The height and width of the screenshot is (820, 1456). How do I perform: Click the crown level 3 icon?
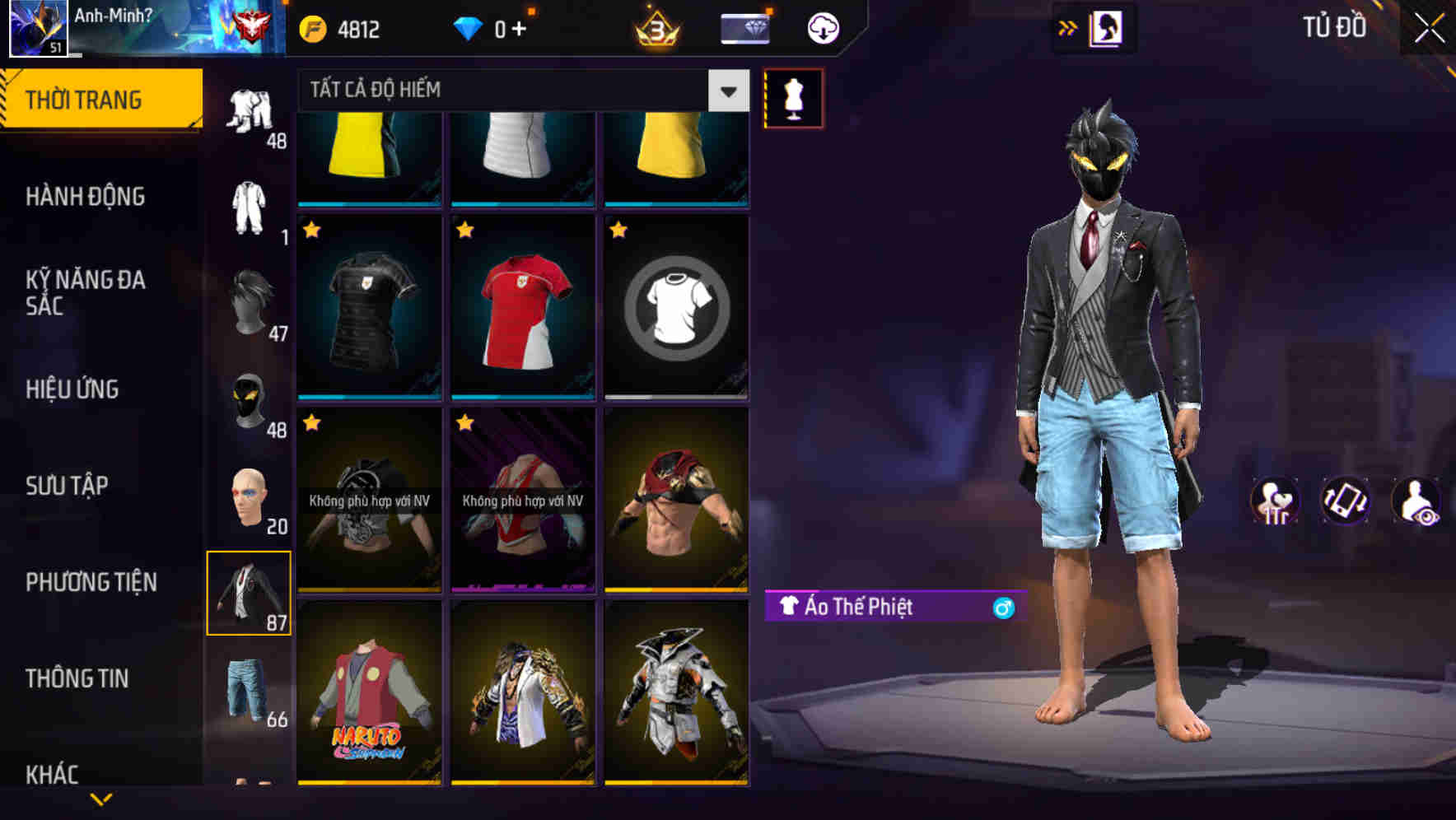point(655,27)
